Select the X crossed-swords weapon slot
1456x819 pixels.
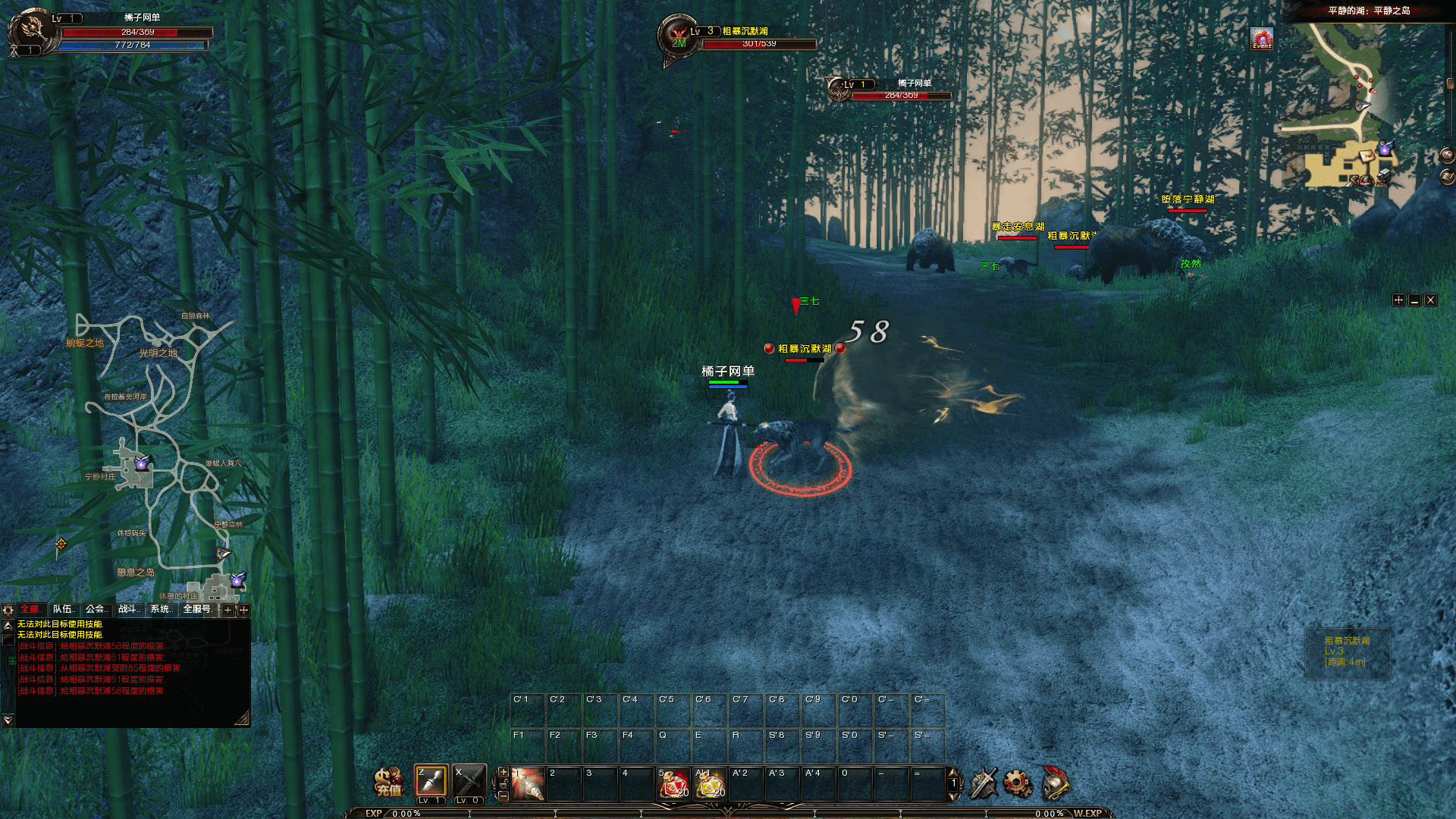pyautogui.click(x=469, y=781)
